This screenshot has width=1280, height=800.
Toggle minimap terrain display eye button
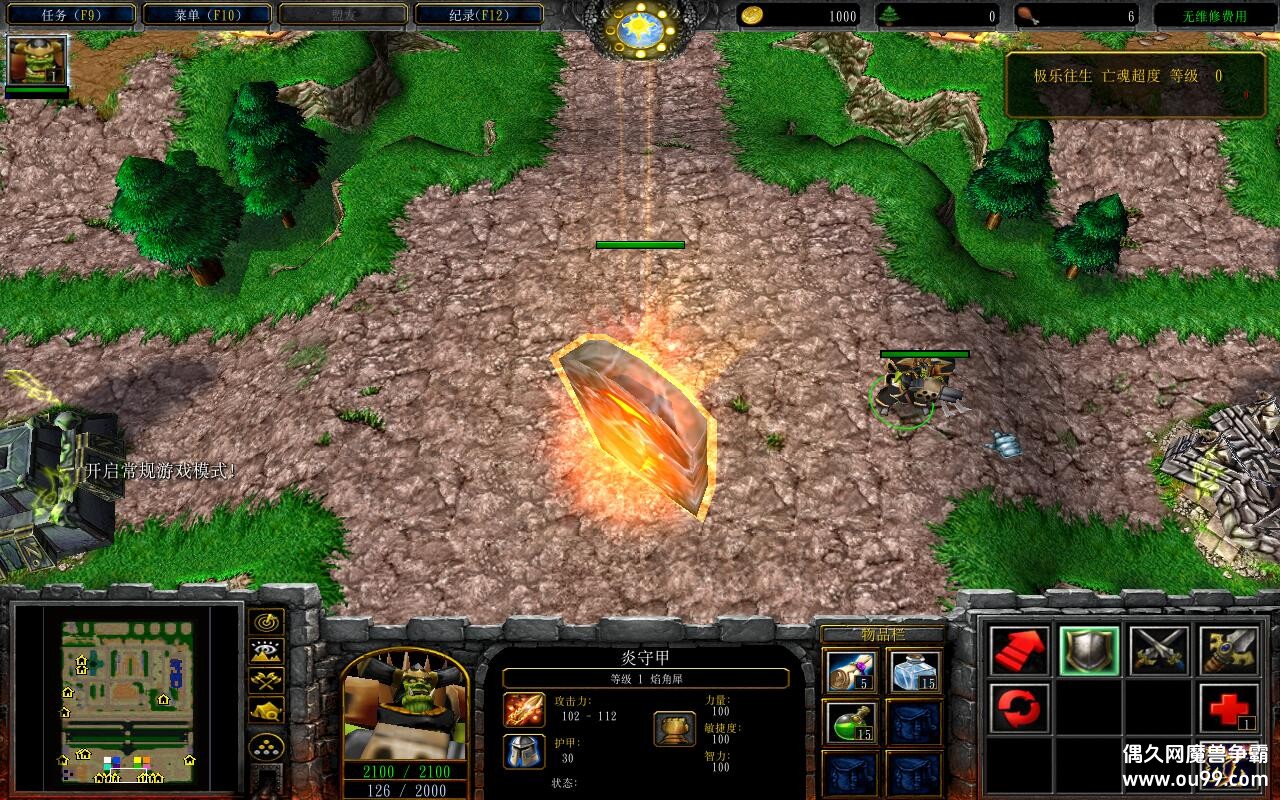coord(266,652)
